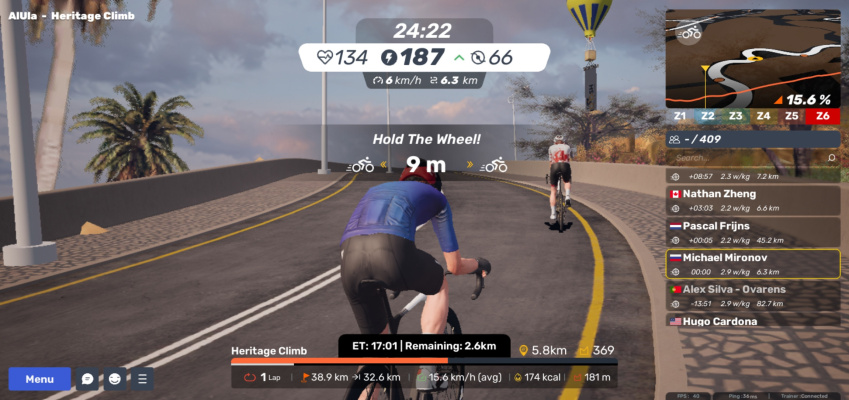Select Michael Mironov's highlighted rider row
This screenshot has height=400, width=849.
(x=753, y=264)
